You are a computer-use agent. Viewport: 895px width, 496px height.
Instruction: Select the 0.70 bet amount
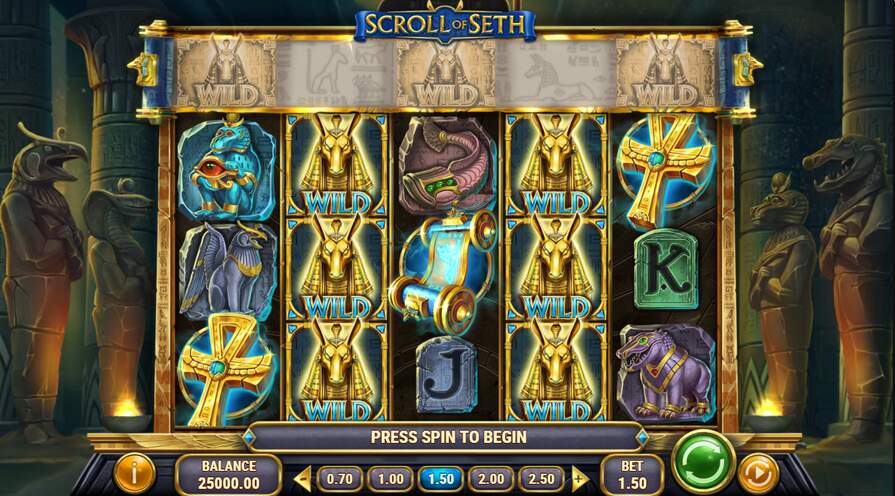pyautogui.click(x=340, y=479)
